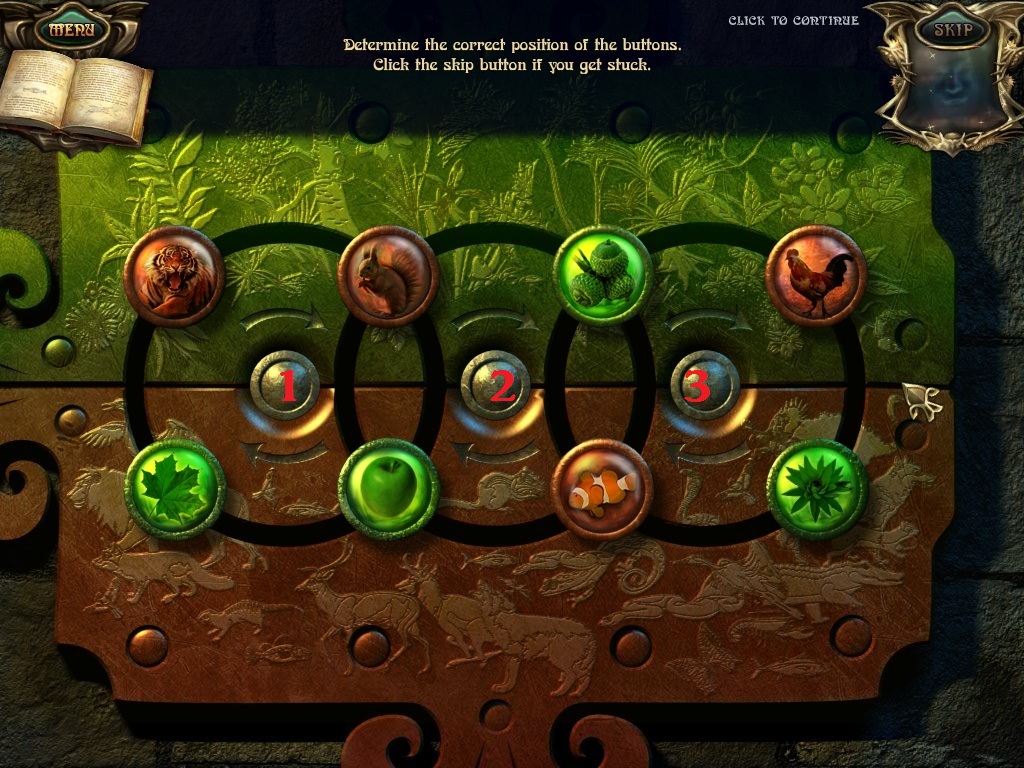Choose the green apple token
Image resolution: width=1024 pixels, height=768 pixels.
coord(388,490)
